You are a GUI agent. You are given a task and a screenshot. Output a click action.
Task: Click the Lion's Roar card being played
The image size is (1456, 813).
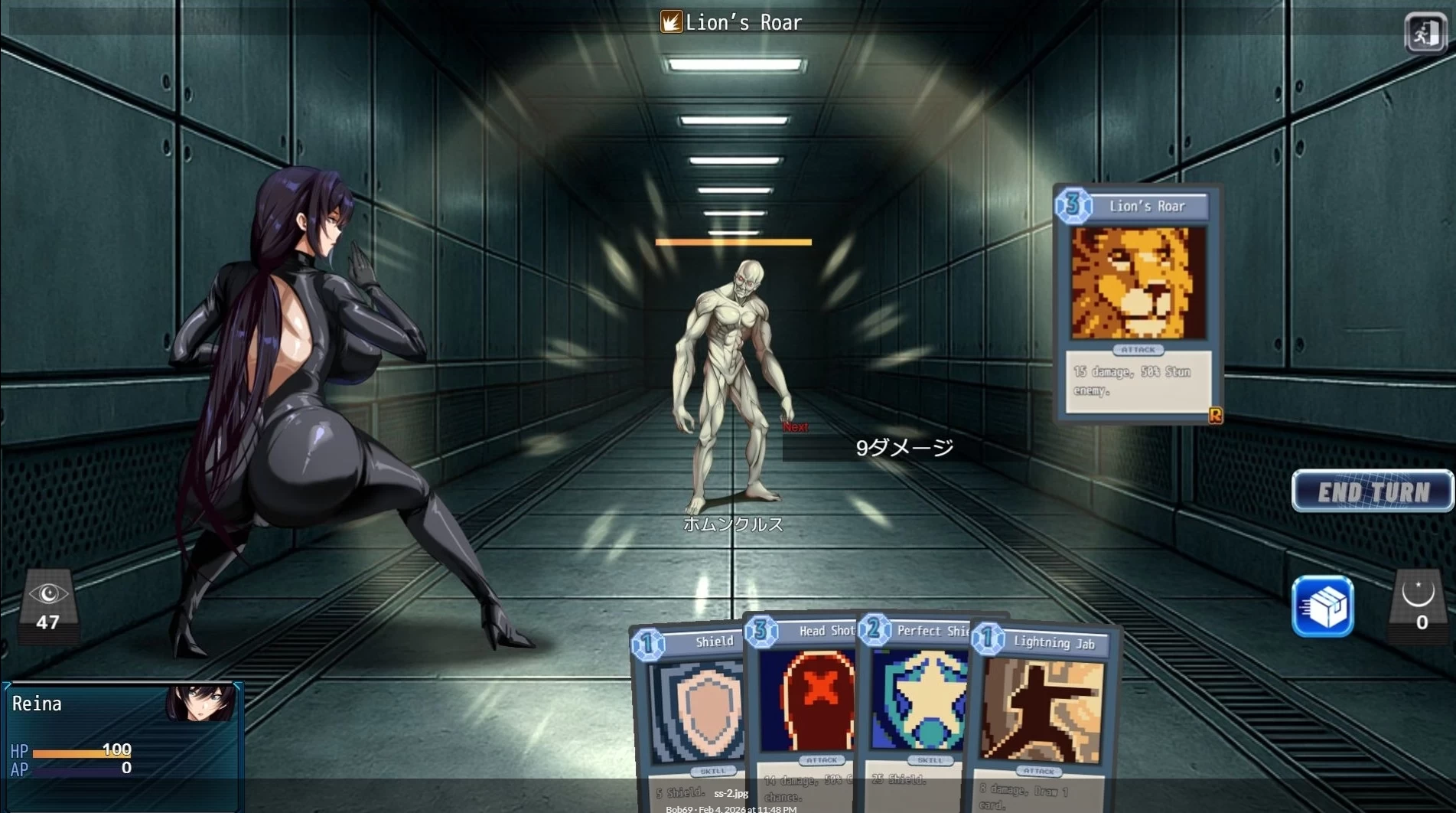(1138, 303)
